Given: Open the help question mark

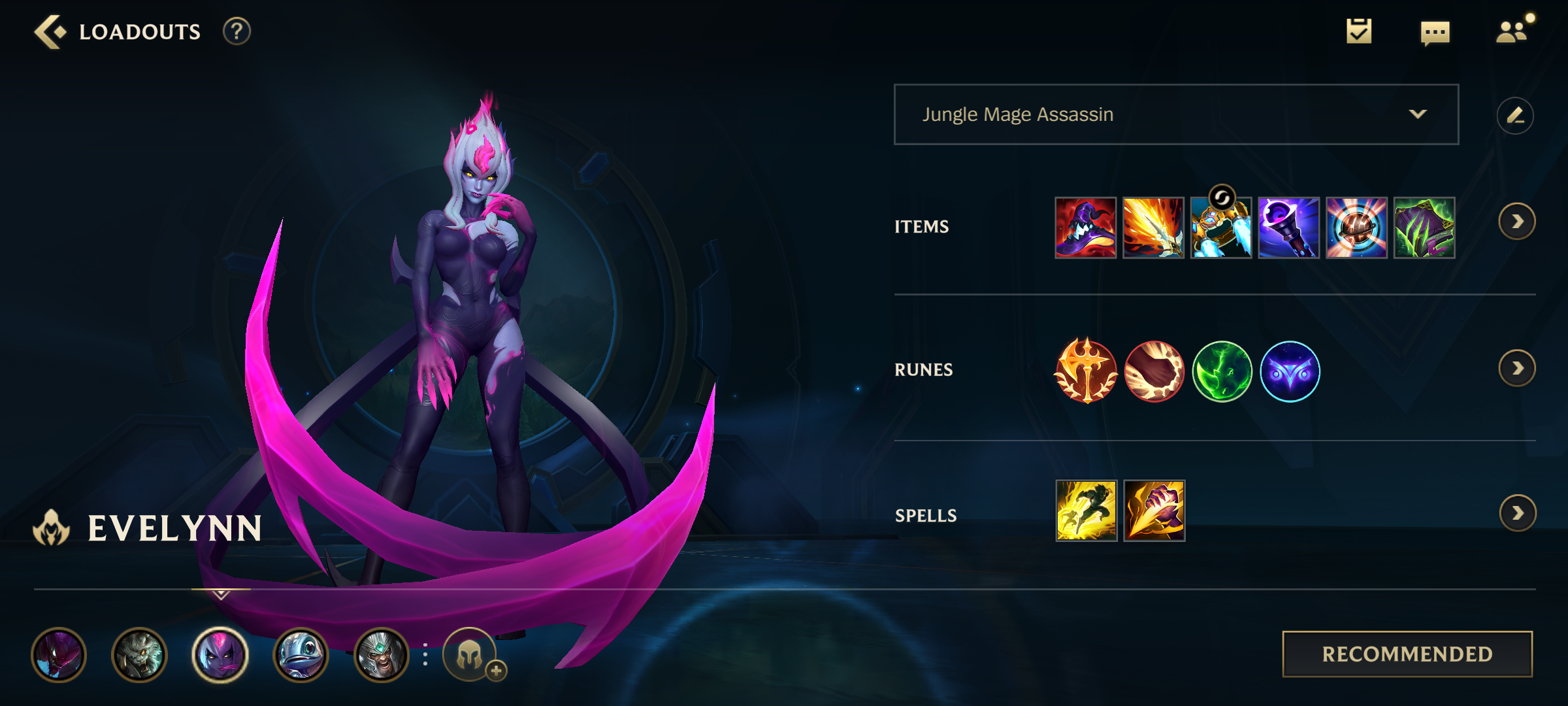Looking at the screenshot, I should click(x=237, y=30).
